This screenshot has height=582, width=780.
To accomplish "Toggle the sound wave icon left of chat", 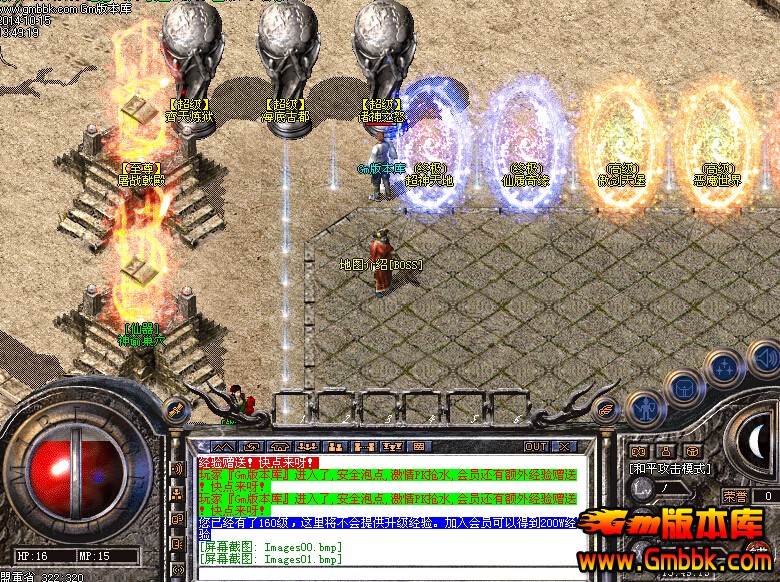I will click(177, 468).
